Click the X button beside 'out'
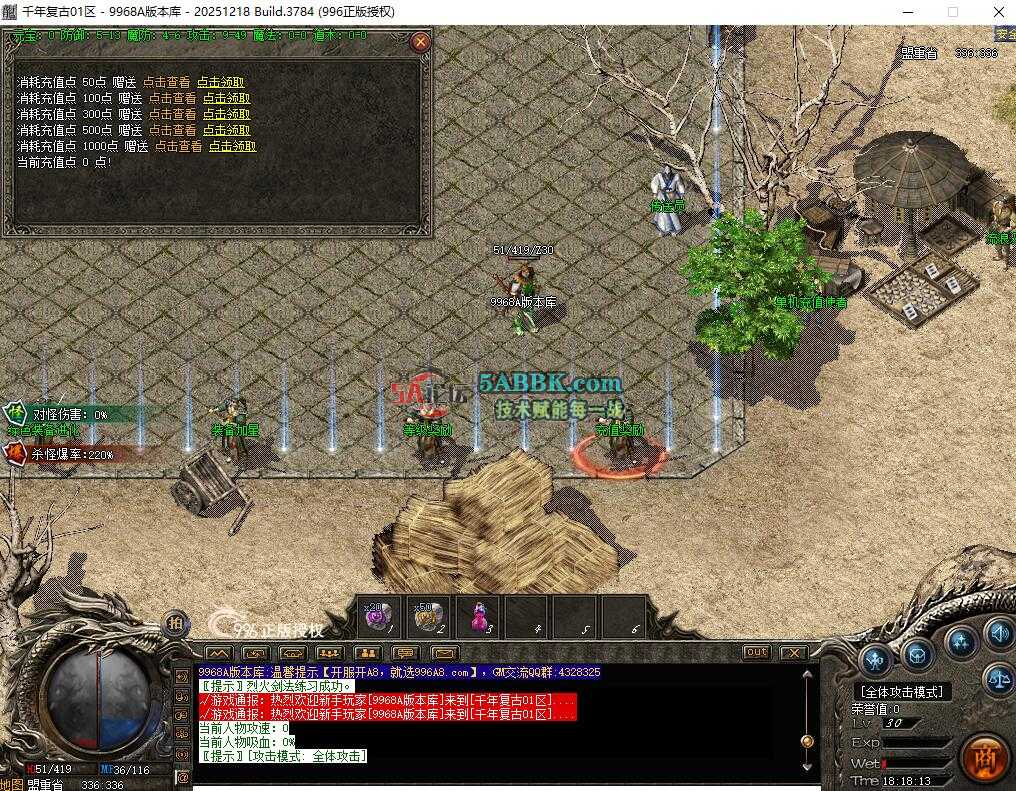Image resolution: width=1016 pixels, height=791 pixels. (x=792, y=652)
